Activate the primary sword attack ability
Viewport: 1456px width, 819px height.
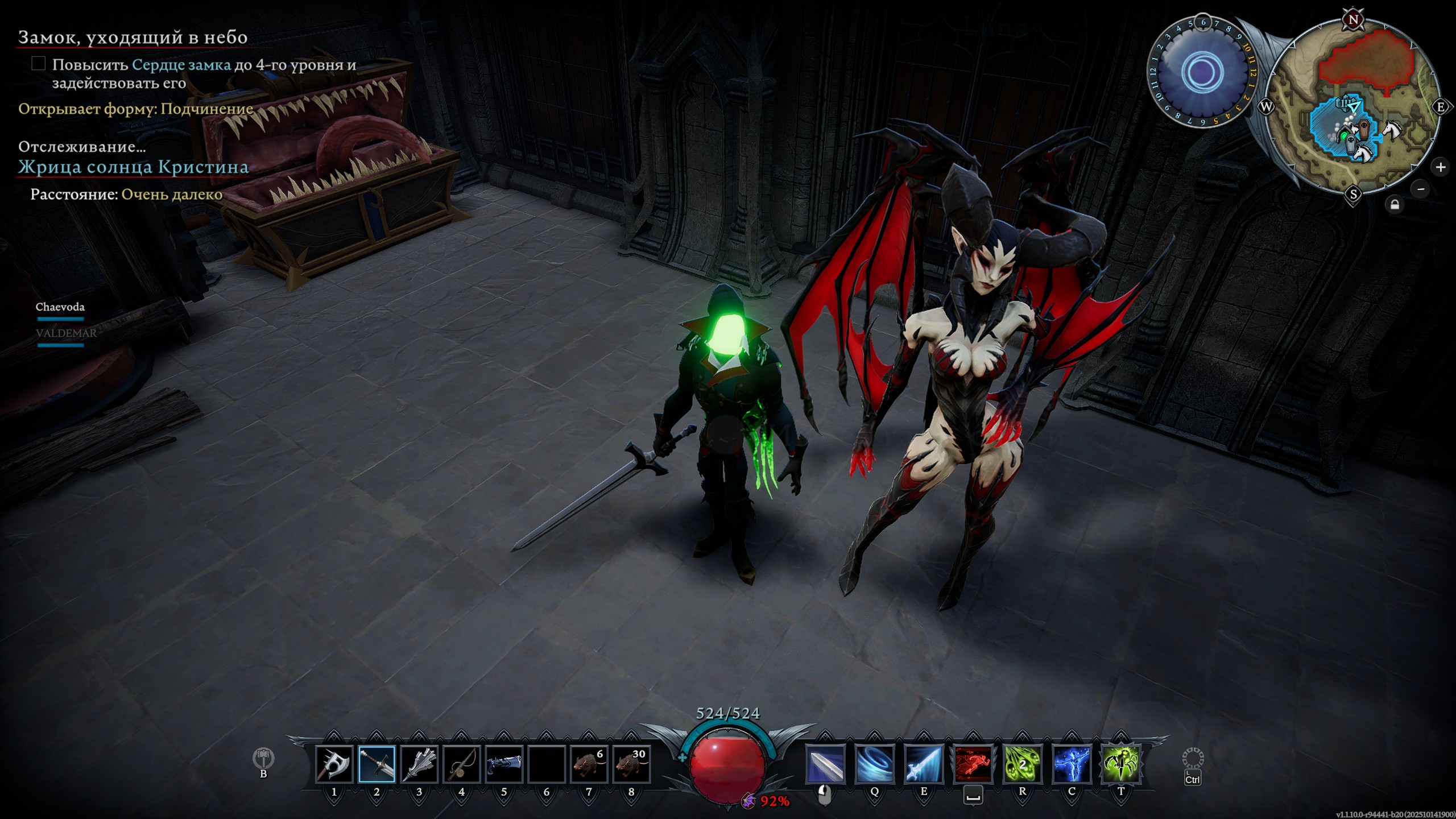(825, 764)
